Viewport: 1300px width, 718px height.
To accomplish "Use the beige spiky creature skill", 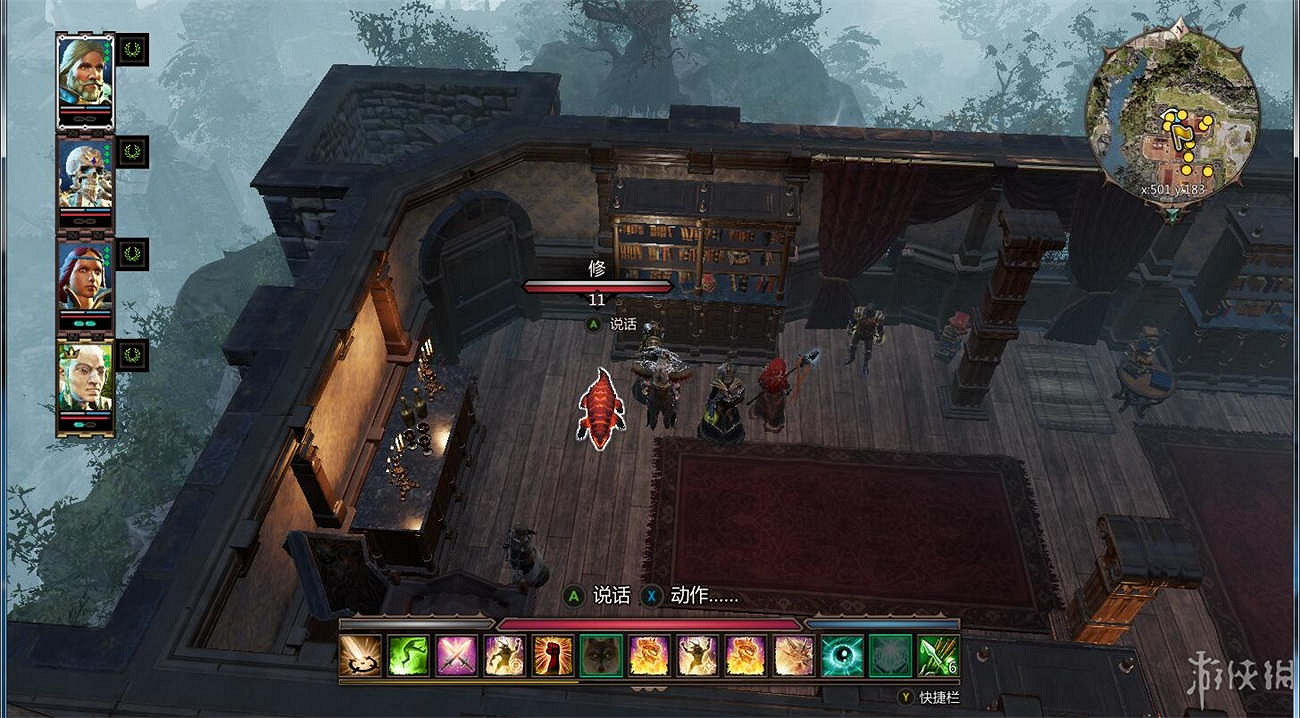I will [794, 656].
